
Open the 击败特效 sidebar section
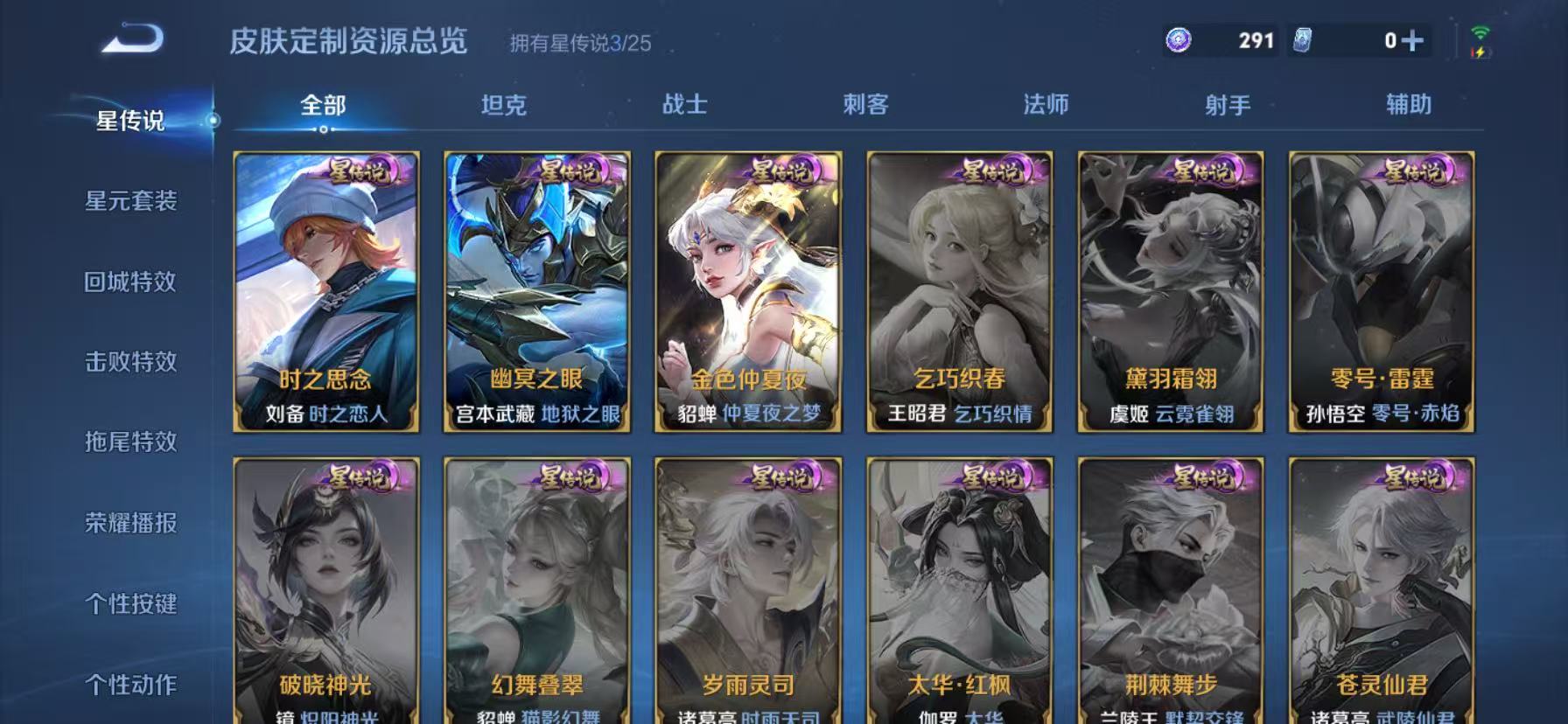(x=133, y=363)
